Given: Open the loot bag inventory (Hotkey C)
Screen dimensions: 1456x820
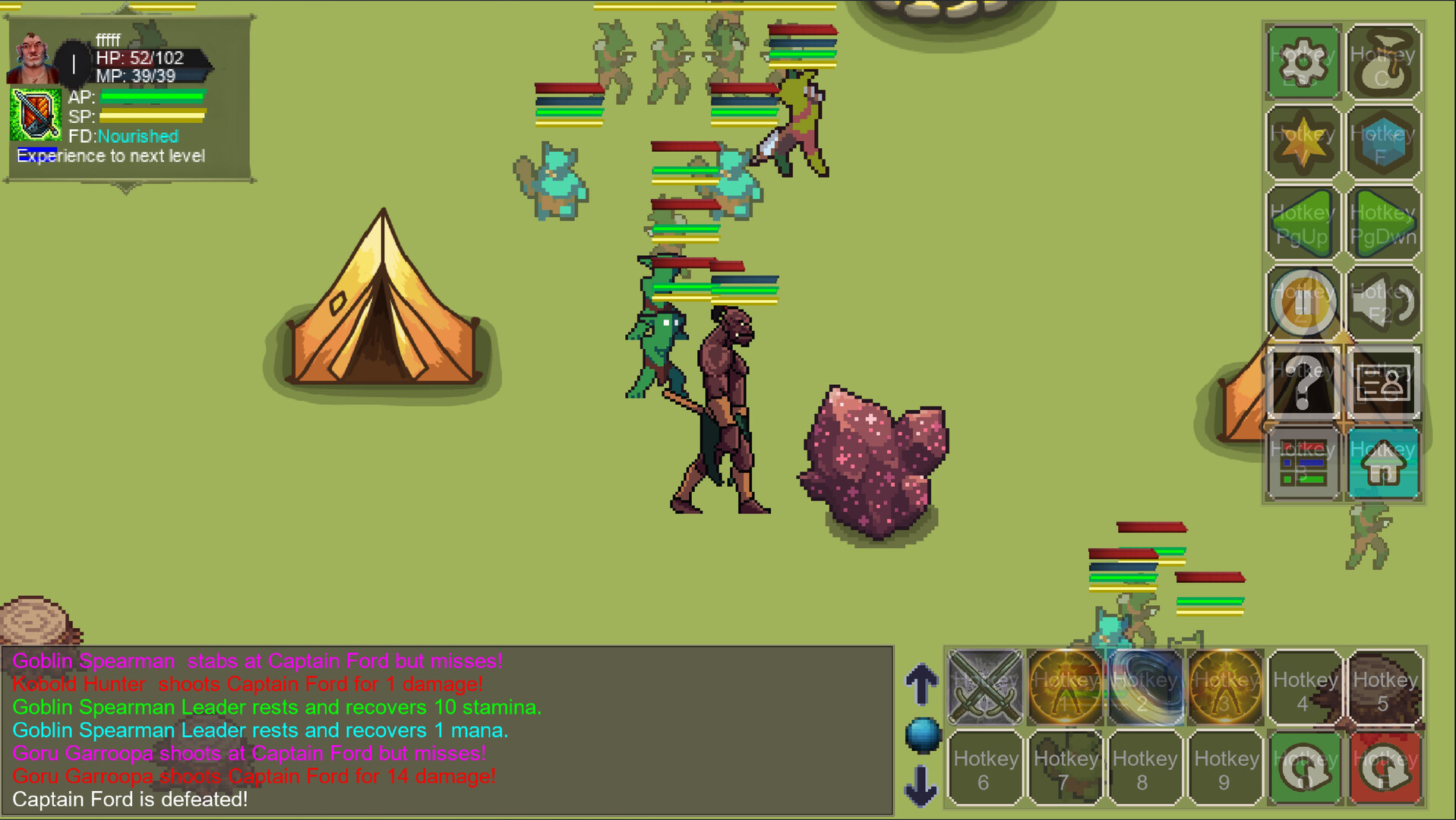Looking at the screenshot, I should [1384, 62].
